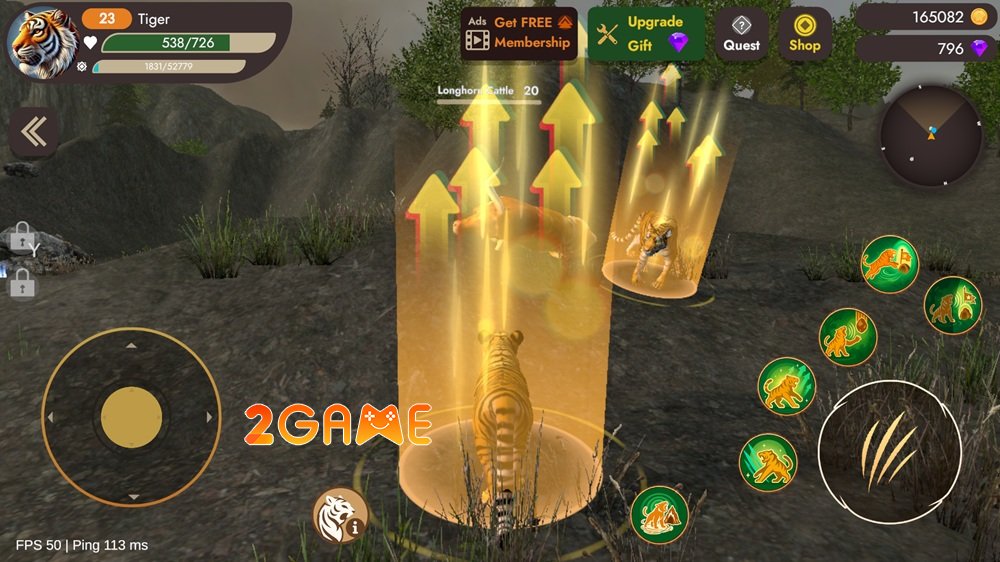1000x562 pixels.
Task: Open the Quest menu
Action: click(x=742, y=33)
